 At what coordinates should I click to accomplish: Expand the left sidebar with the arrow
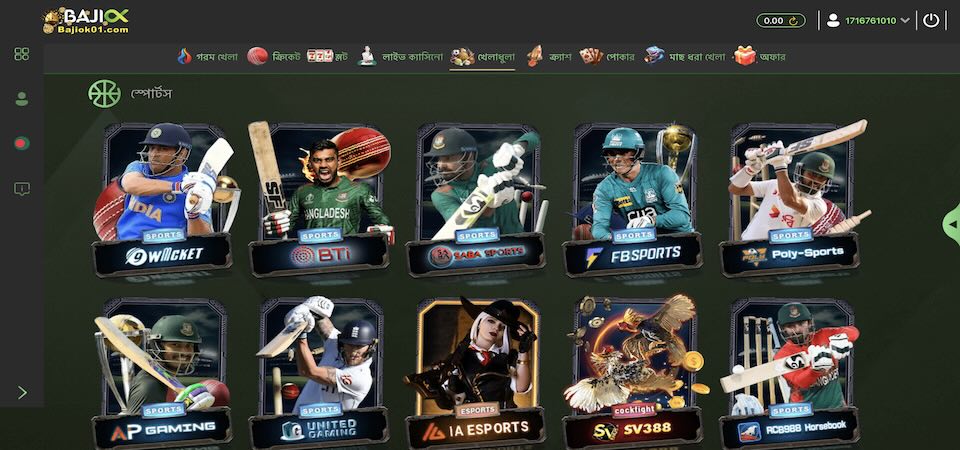click(22, 393)
